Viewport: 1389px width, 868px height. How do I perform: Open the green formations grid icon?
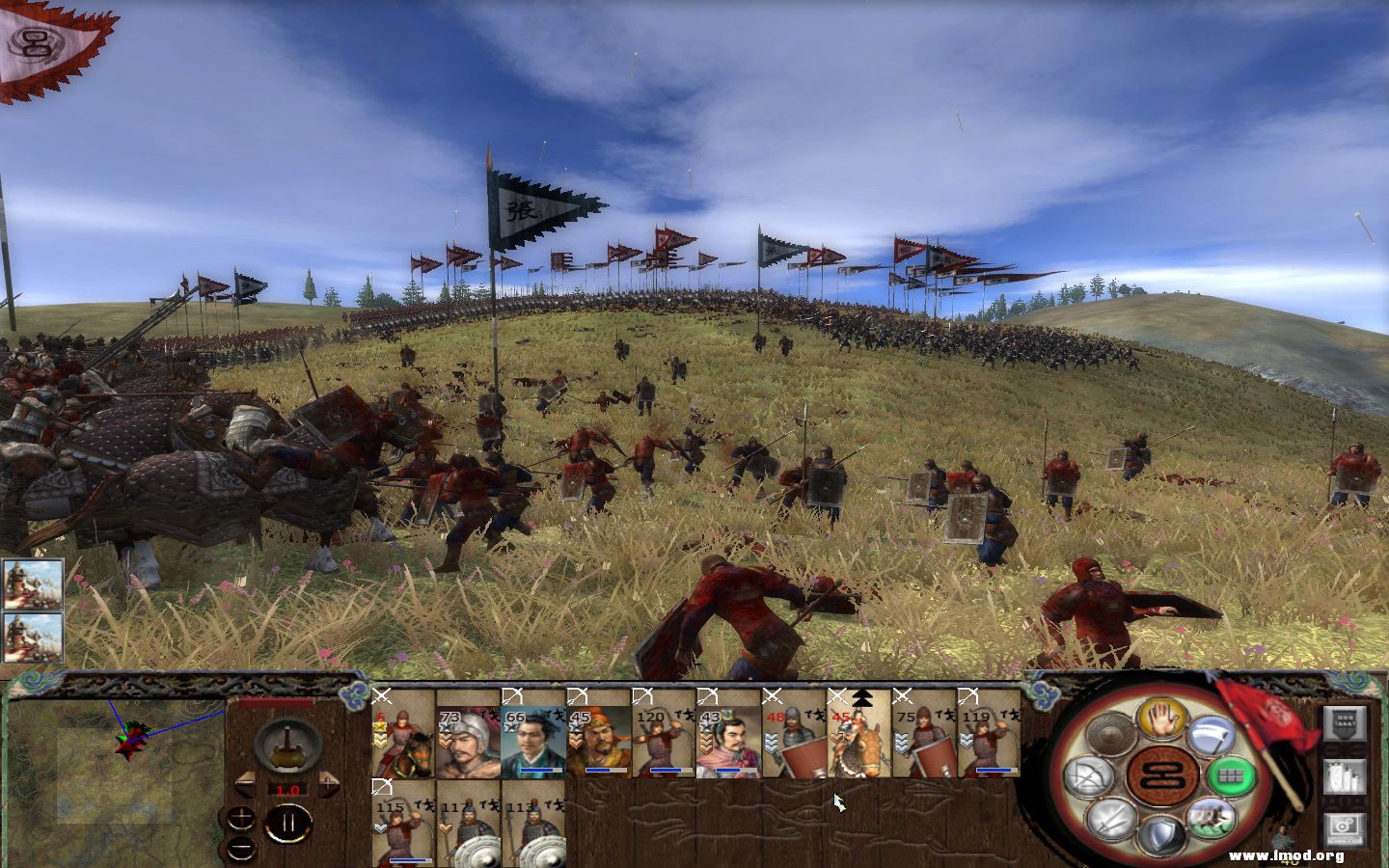point(1232,776)
